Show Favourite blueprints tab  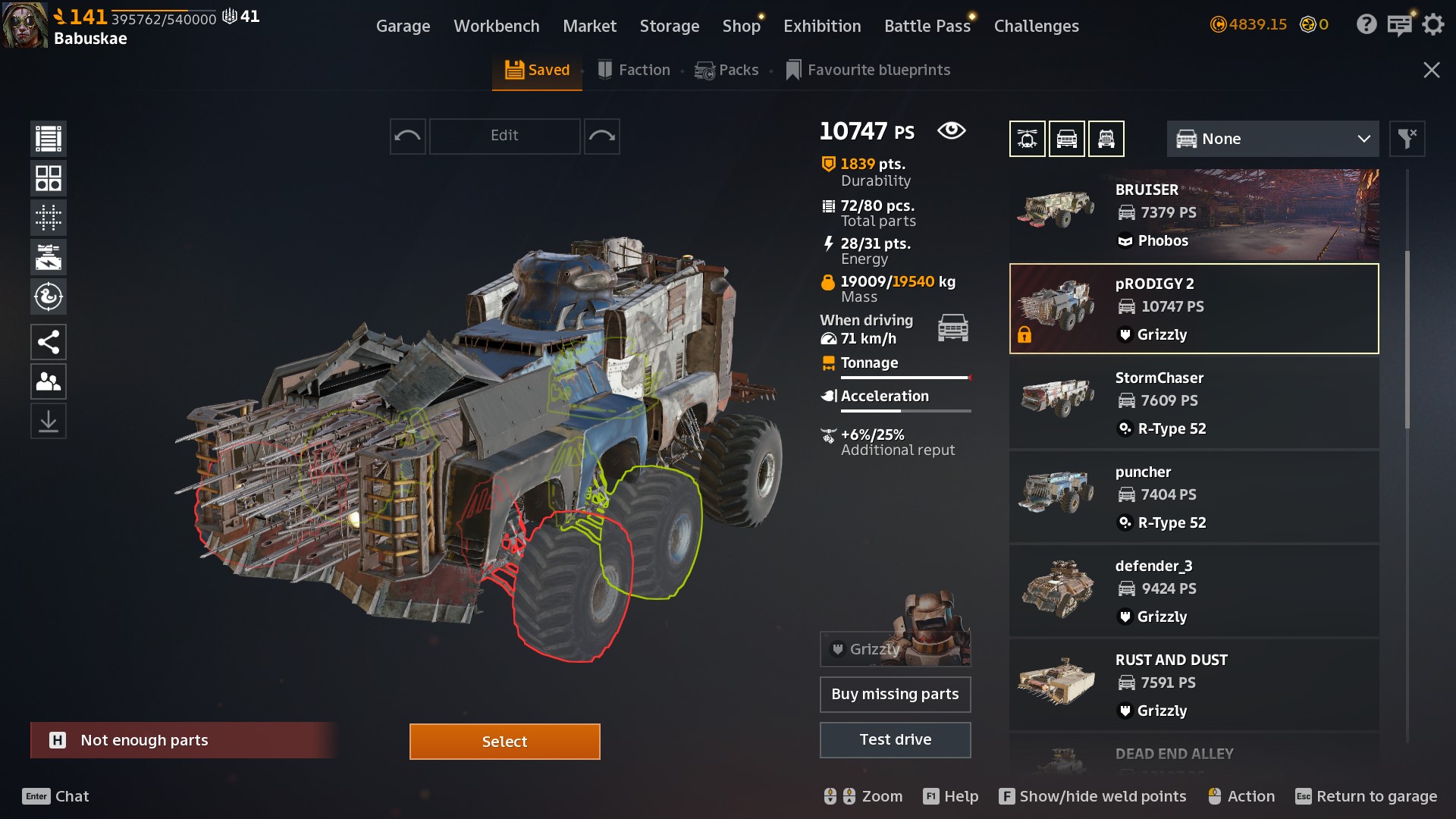click(868, 70)
